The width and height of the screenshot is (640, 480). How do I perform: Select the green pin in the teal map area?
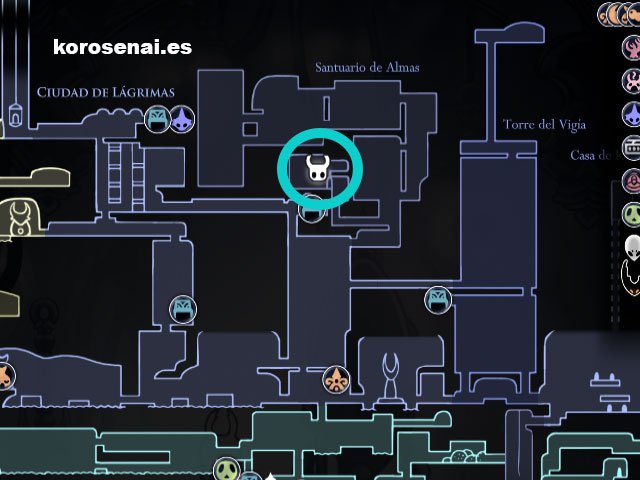227,469
